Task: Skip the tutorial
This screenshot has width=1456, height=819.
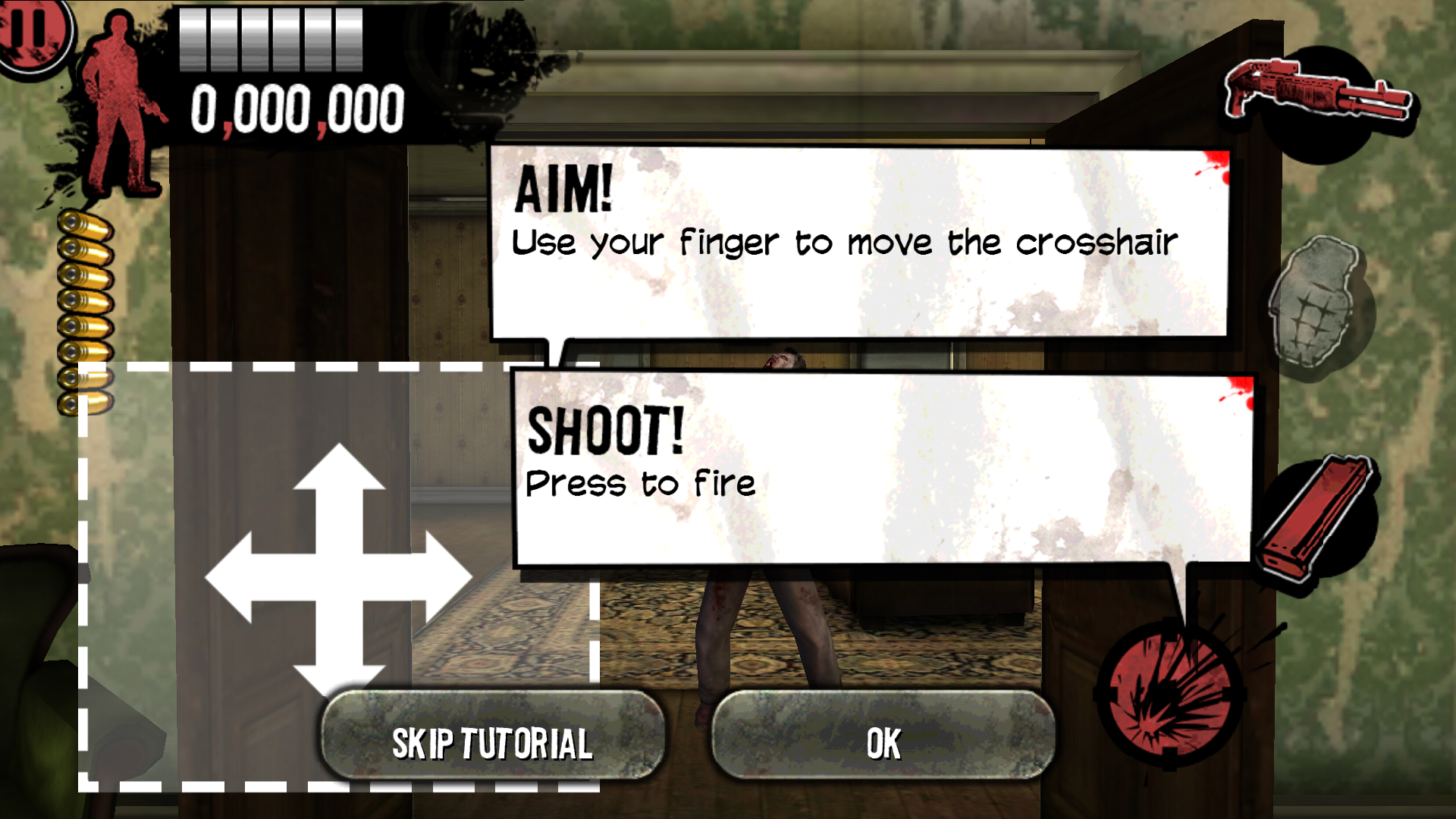Action: pyautogui.click(x=492, y=741)
